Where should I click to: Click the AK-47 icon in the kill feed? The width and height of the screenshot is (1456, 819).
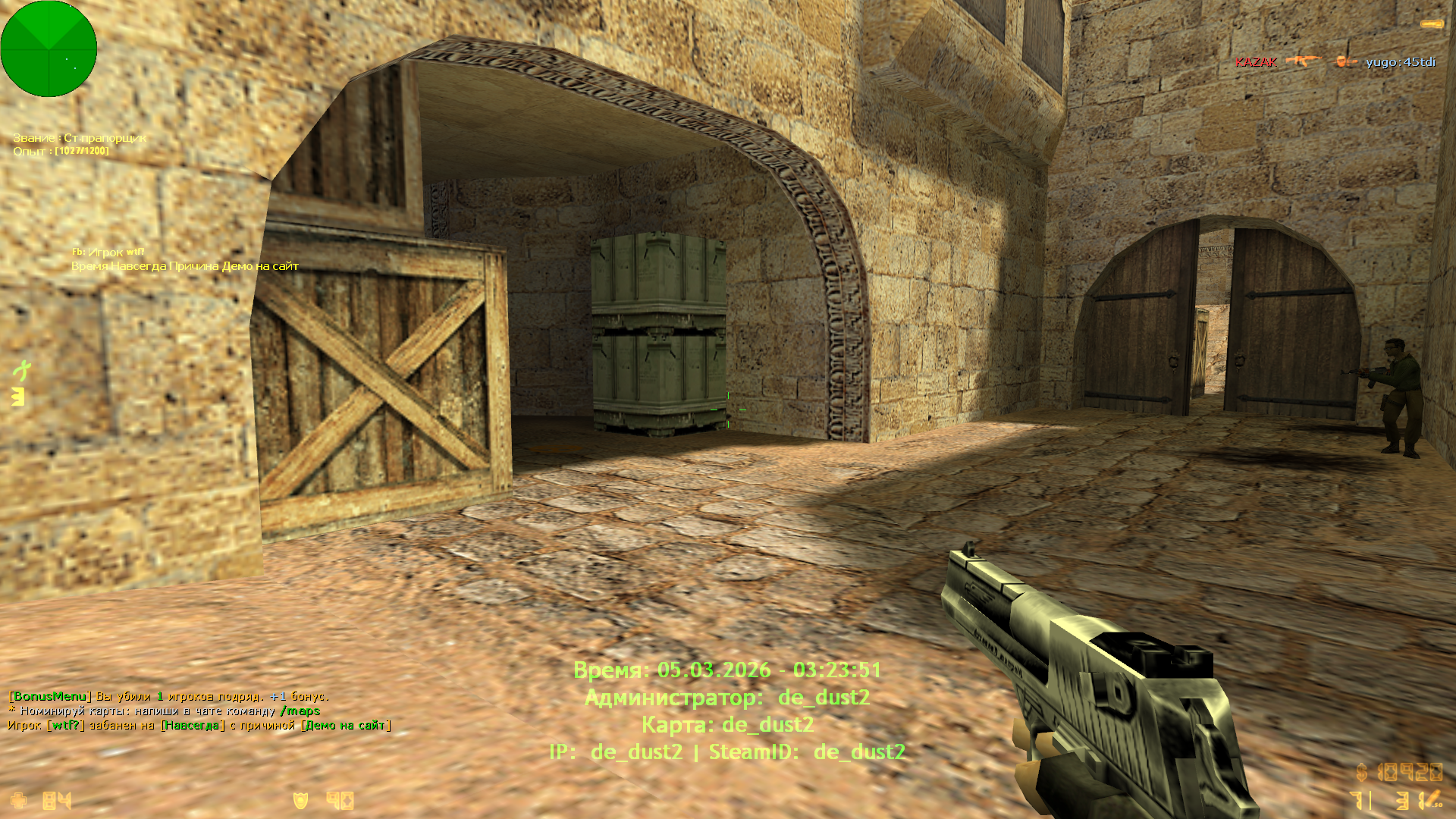coord(1303,61)
